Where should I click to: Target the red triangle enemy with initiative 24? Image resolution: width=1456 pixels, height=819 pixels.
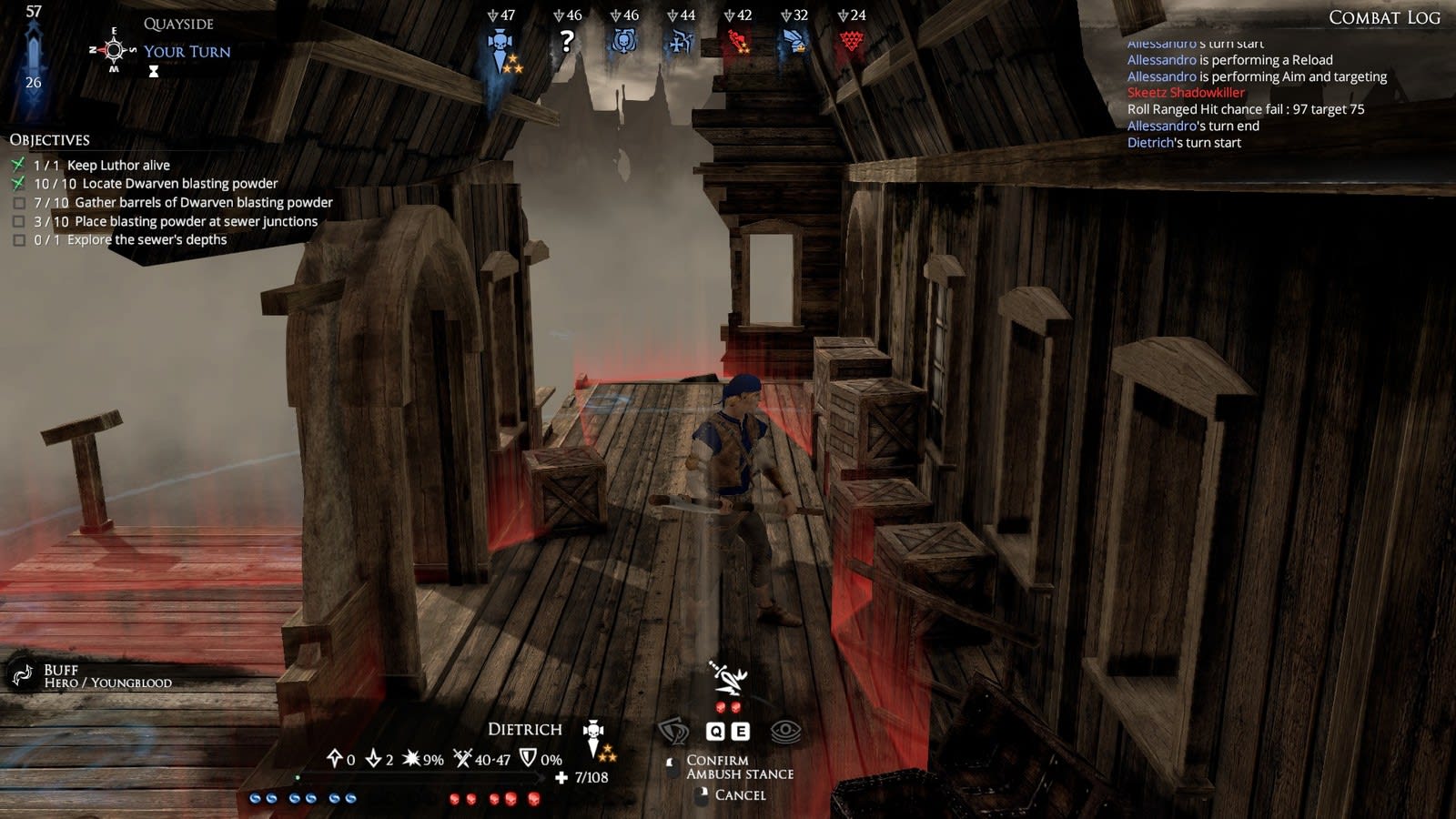coord(851,42)
